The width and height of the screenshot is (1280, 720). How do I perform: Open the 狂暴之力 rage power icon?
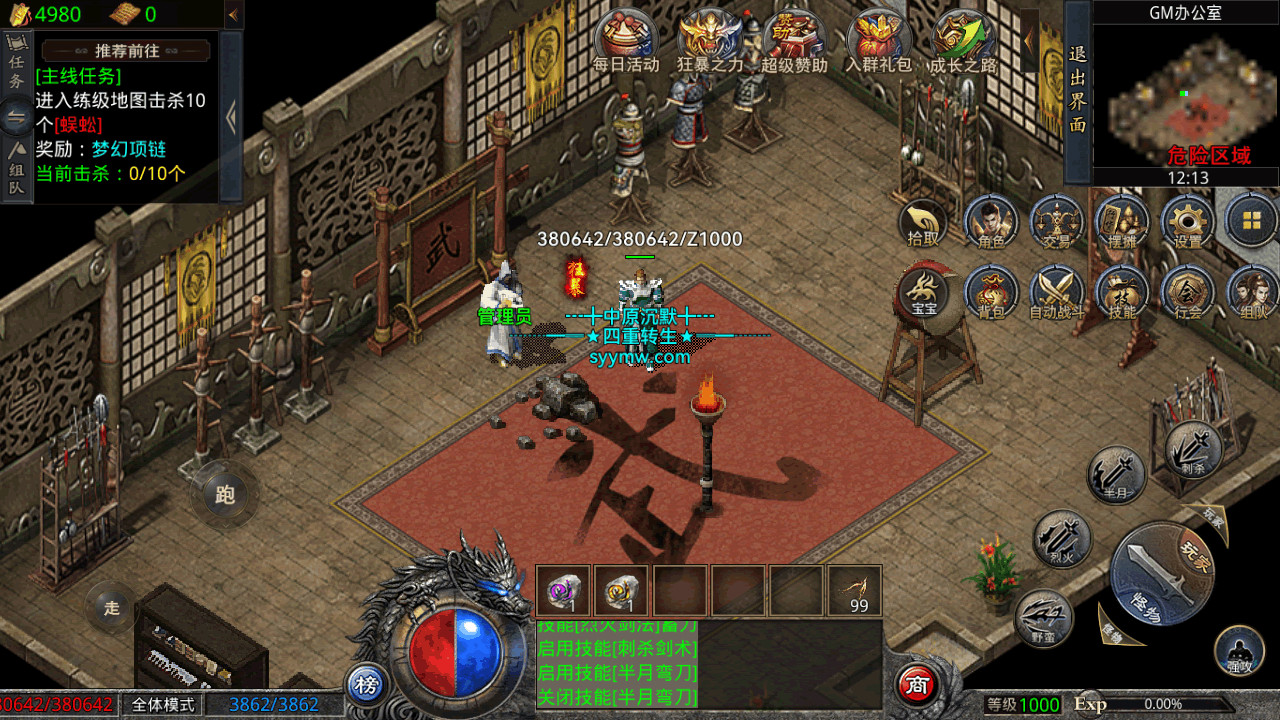click(x=710, y=40)
